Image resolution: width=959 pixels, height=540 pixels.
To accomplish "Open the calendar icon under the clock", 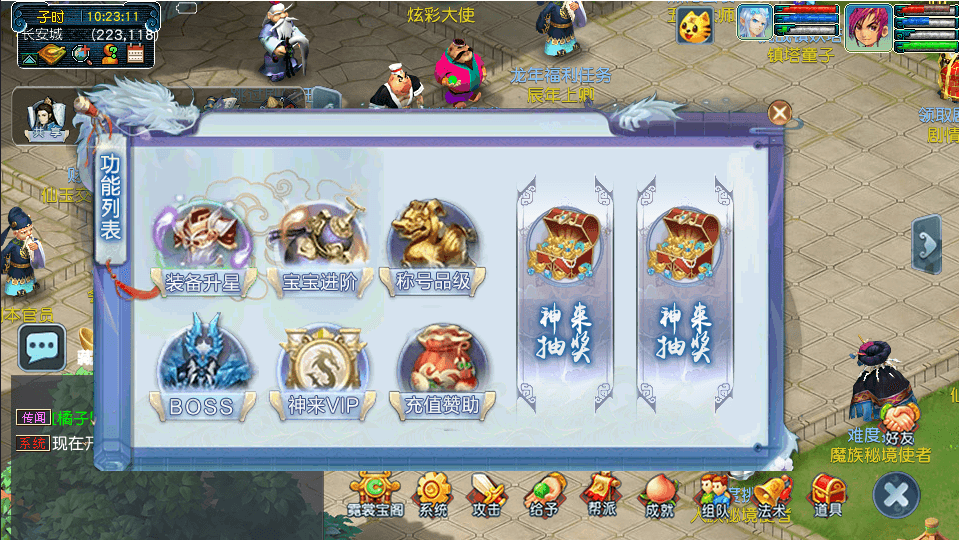I will [136, 56].
